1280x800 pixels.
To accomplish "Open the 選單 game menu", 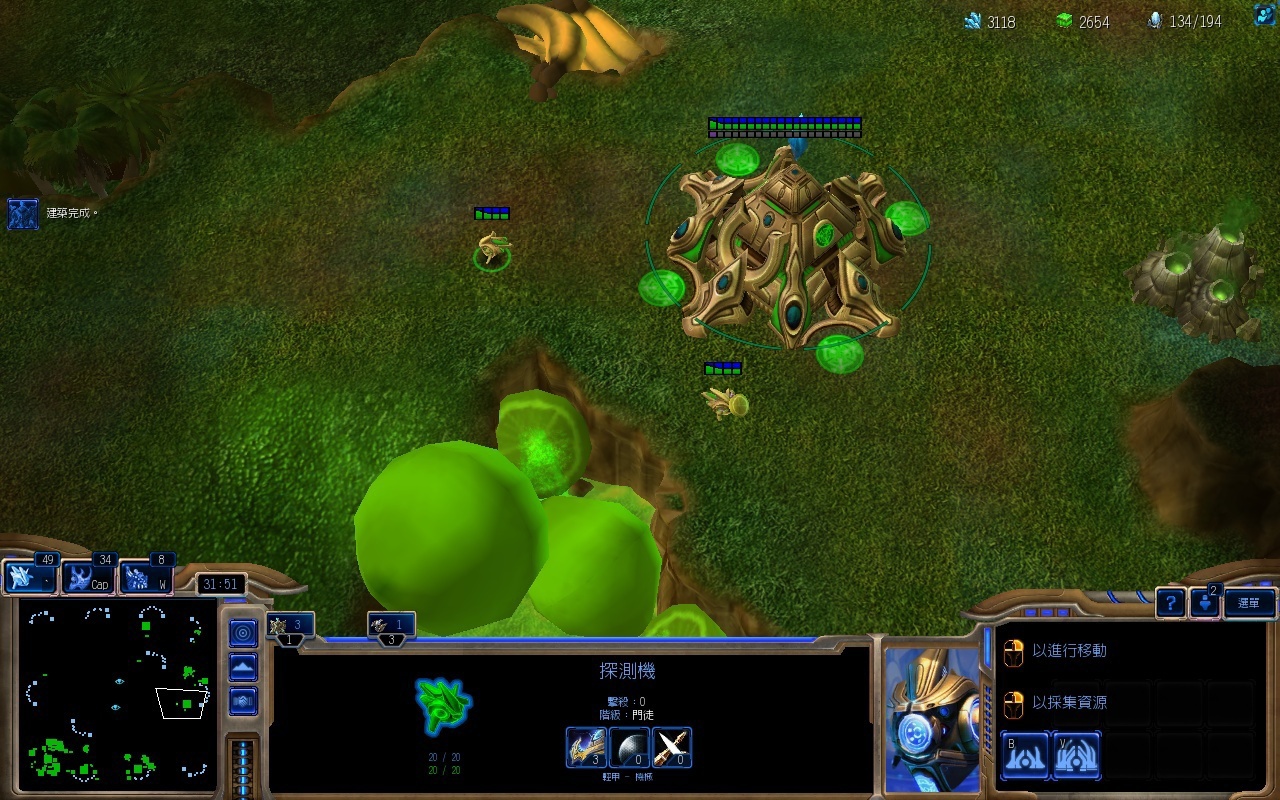I will click(1250, 602).
